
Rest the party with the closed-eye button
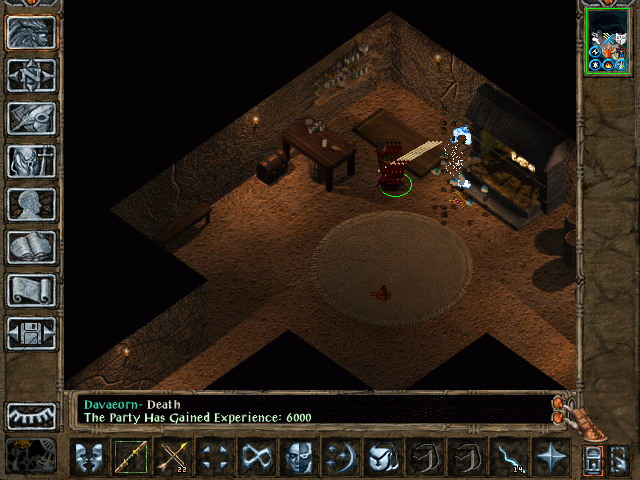(32, 415)
